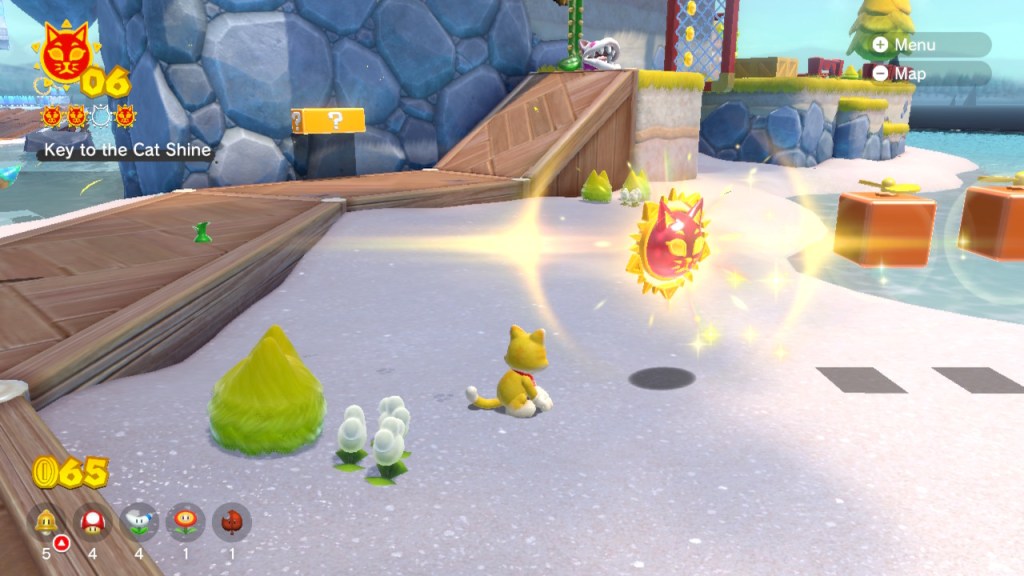Pick the Fire Flower from item storage
The height and width of the screenshot is (576, 1024).
[185, 521]
